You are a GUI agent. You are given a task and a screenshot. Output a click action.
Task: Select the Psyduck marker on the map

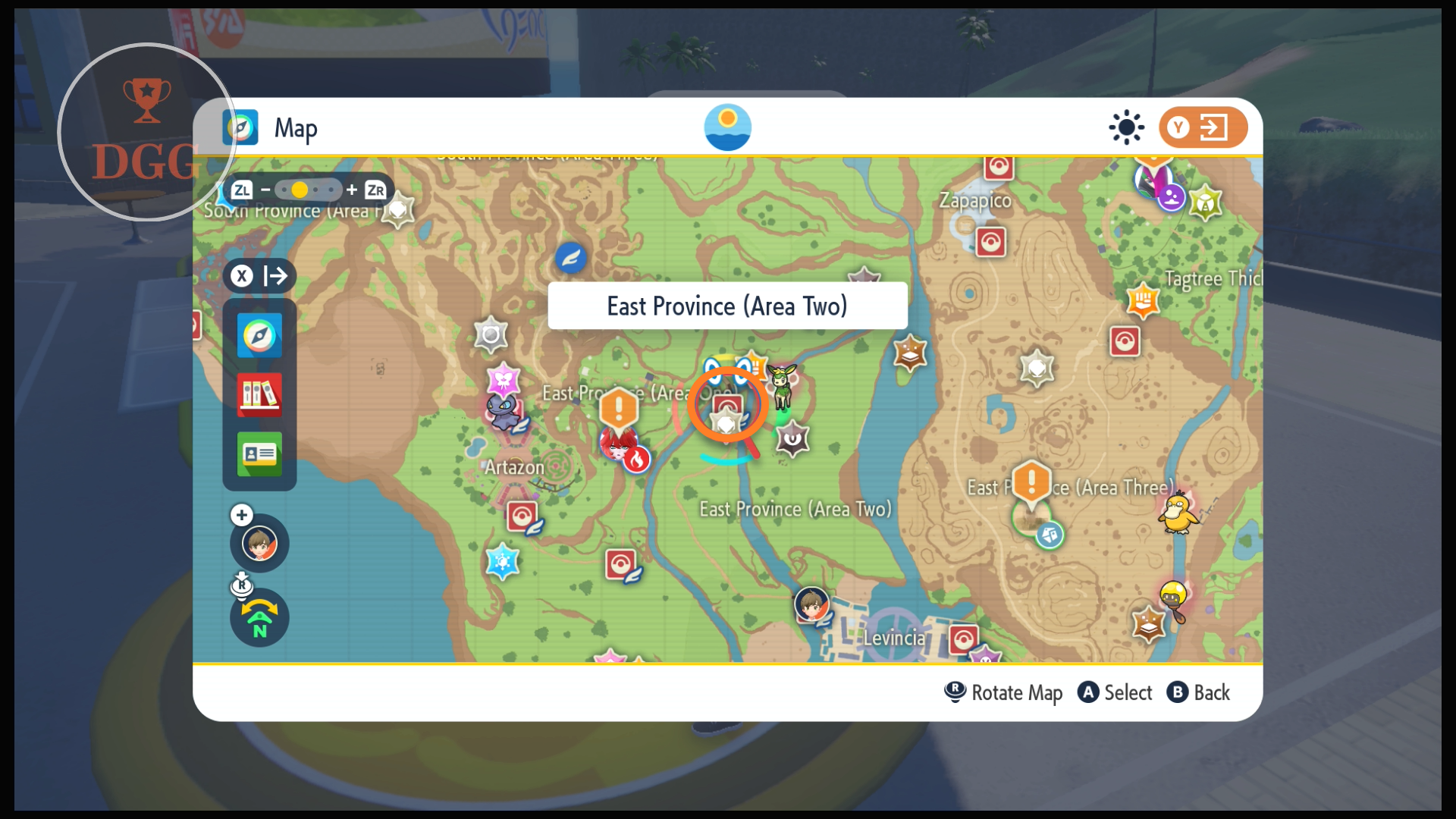1177,513
